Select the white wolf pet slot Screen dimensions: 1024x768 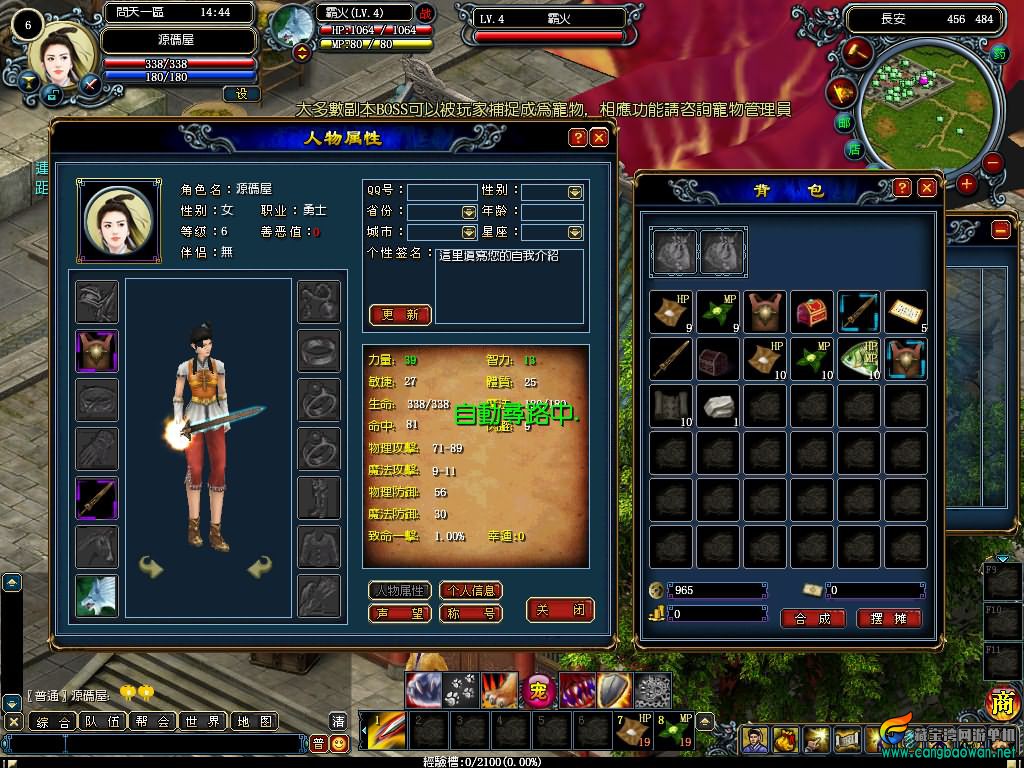coord(97,596)
